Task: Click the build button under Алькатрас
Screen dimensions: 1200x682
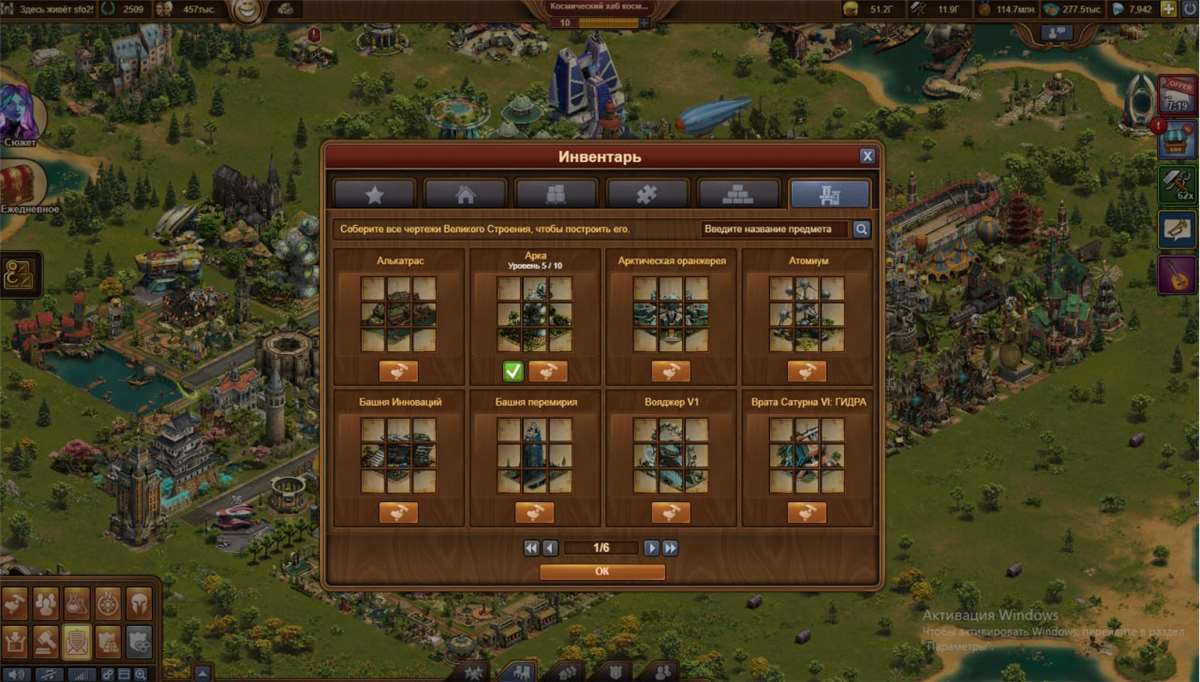Action: click(398, 372)
